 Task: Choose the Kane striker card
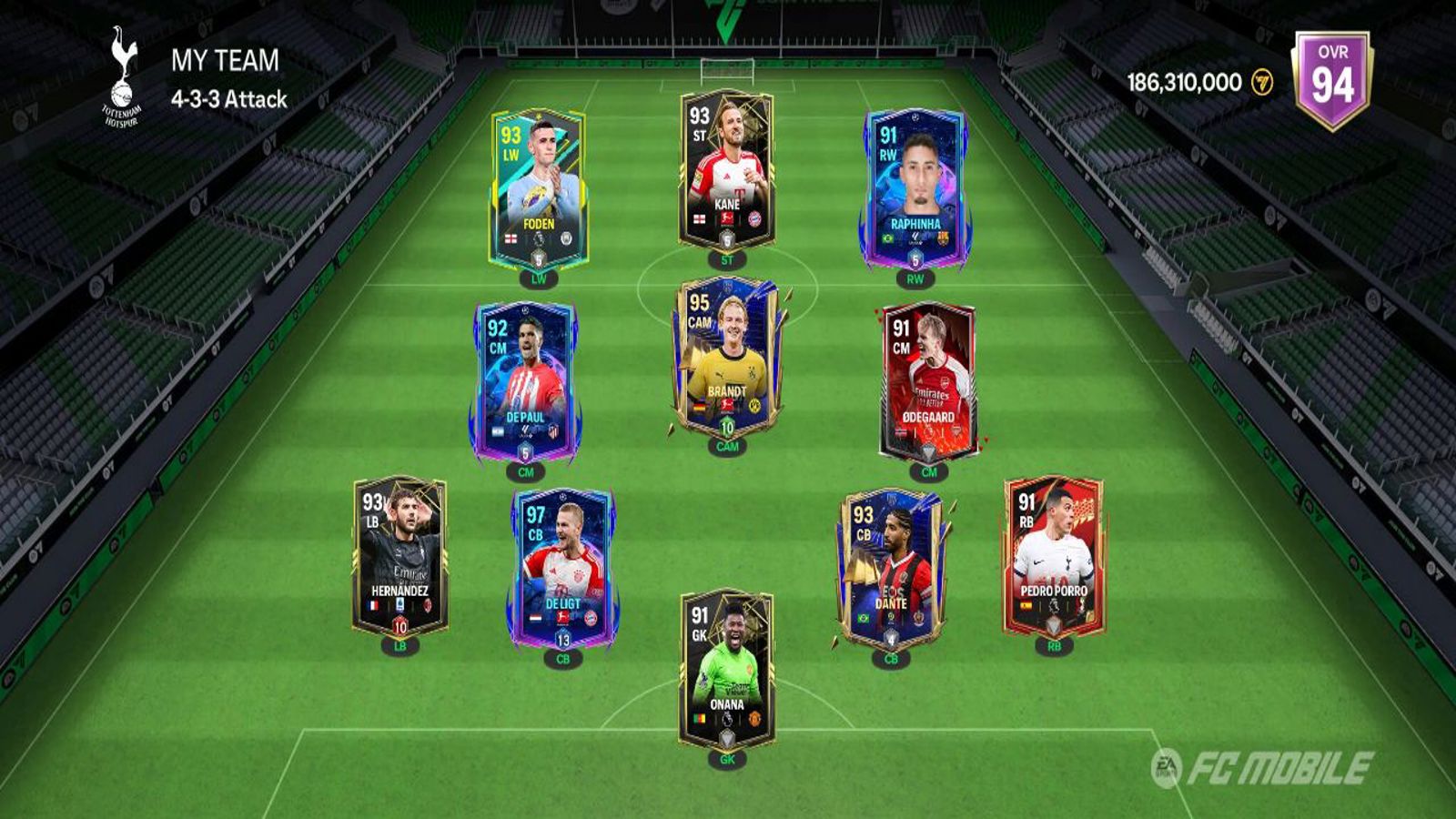tap(726, 170)
